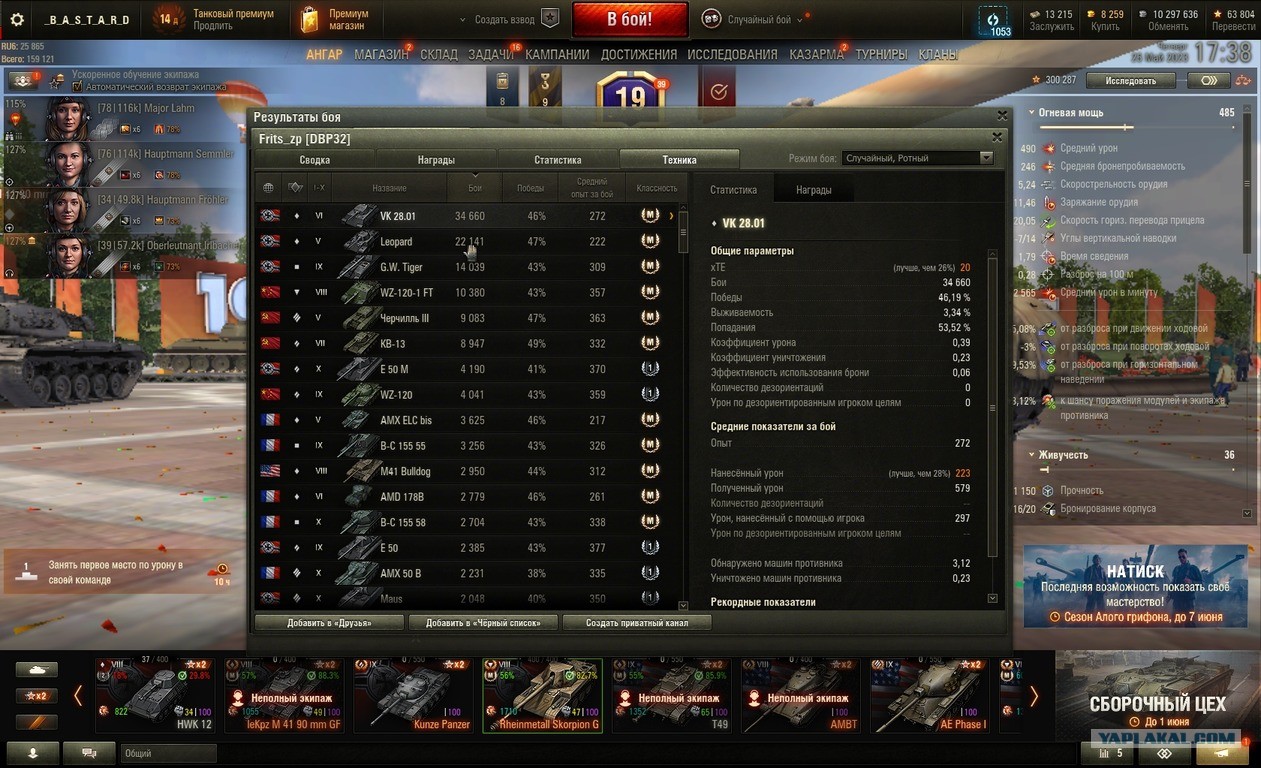The image size is (1261, 768).
Task: Click the Исследовать button
Action: tap(1130, 80)
